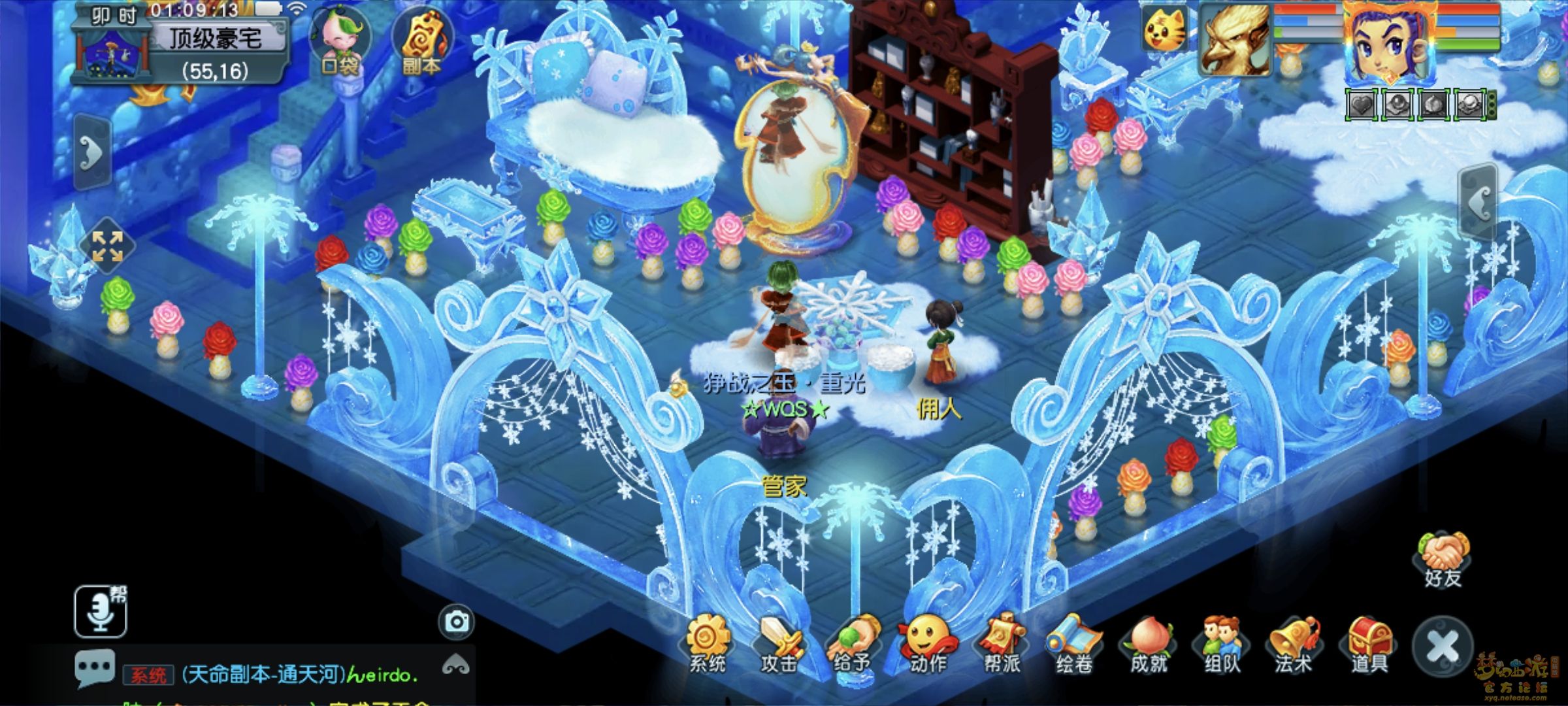Viewport: 1568px width, 706px height.
Task: Open the 法术 spells menu
Action: tap(1294, 643)
